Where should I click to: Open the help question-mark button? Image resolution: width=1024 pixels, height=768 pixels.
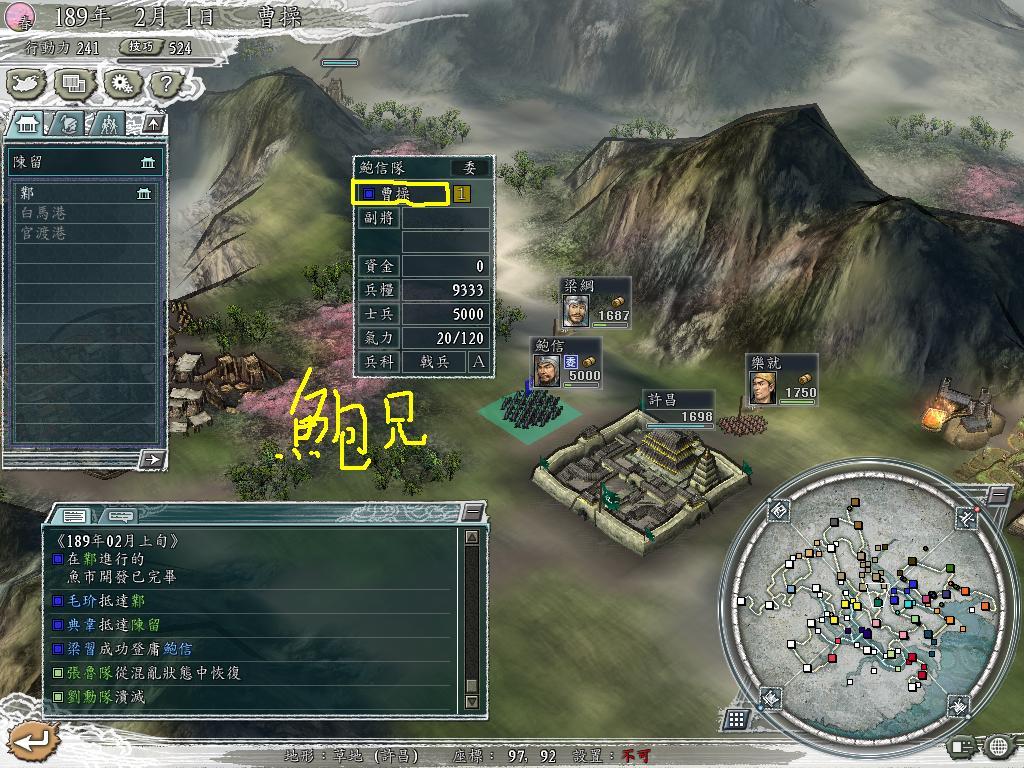pyautogui.click(x=165, y=84)
